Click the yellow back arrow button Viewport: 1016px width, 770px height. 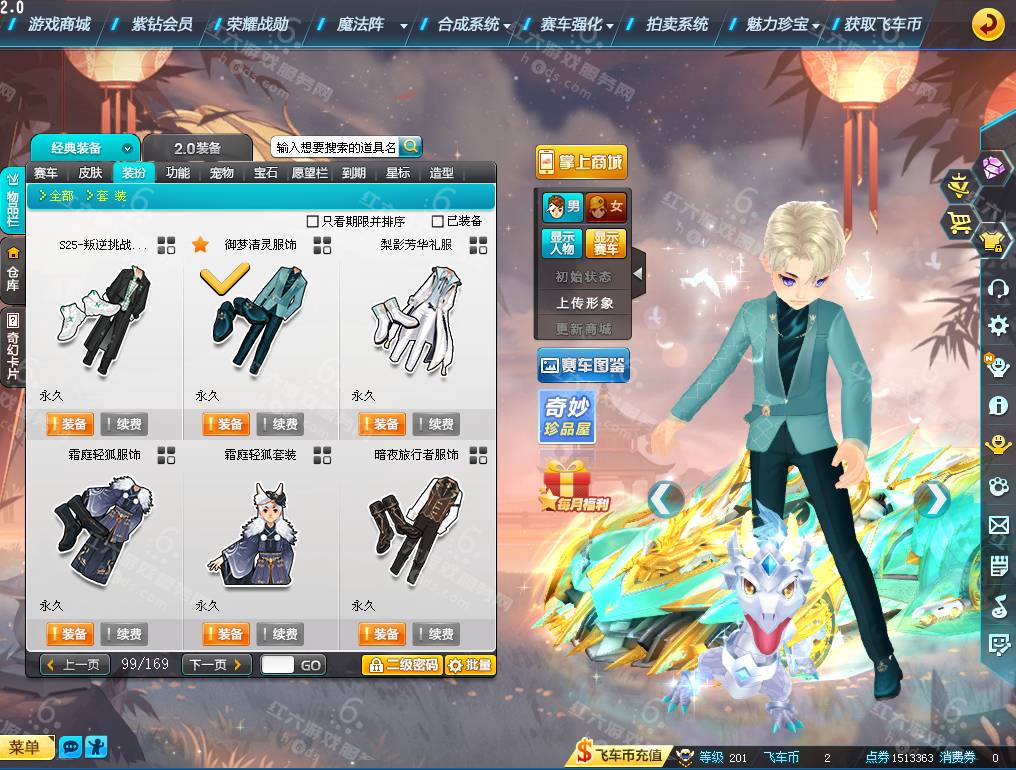pyautogui.click(x=988, y=24)
